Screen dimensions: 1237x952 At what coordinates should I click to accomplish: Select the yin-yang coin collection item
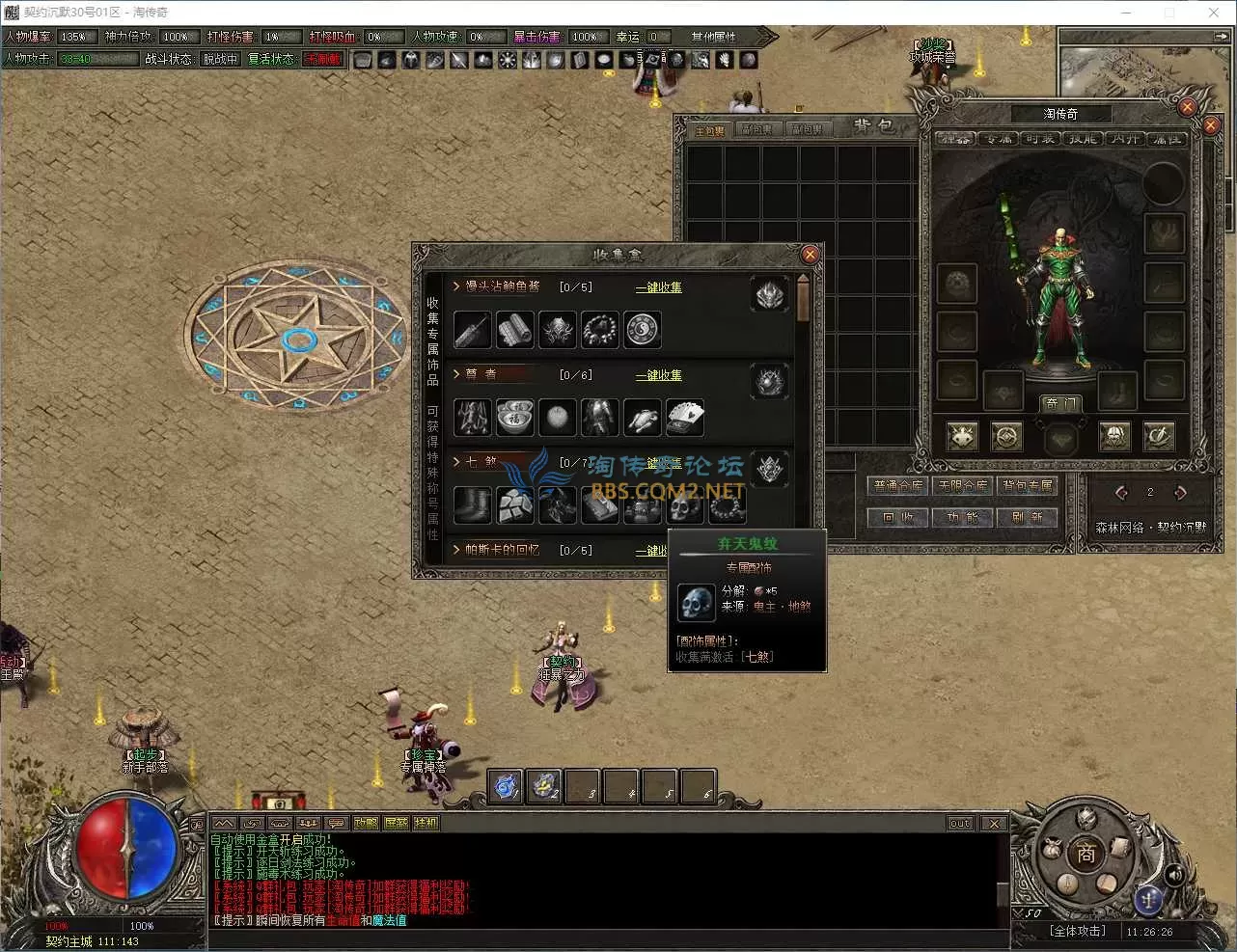click(642, 330)
